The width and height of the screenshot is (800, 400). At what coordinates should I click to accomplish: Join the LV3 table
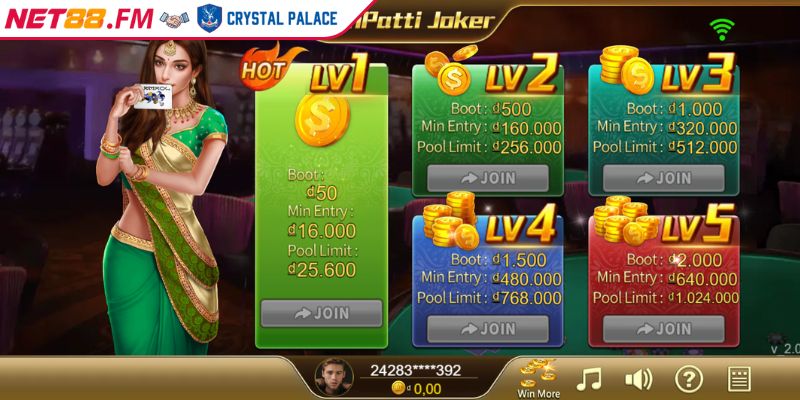[663, 178]
